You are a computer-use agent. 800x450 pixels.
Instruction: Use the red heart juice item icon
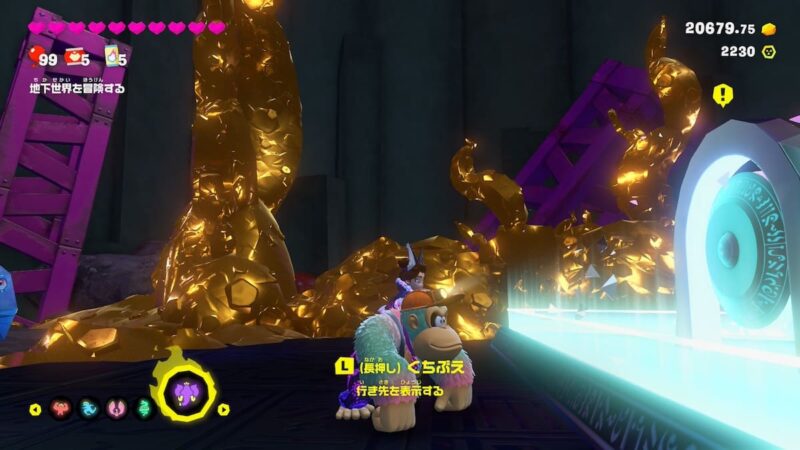tap(74, 55)
